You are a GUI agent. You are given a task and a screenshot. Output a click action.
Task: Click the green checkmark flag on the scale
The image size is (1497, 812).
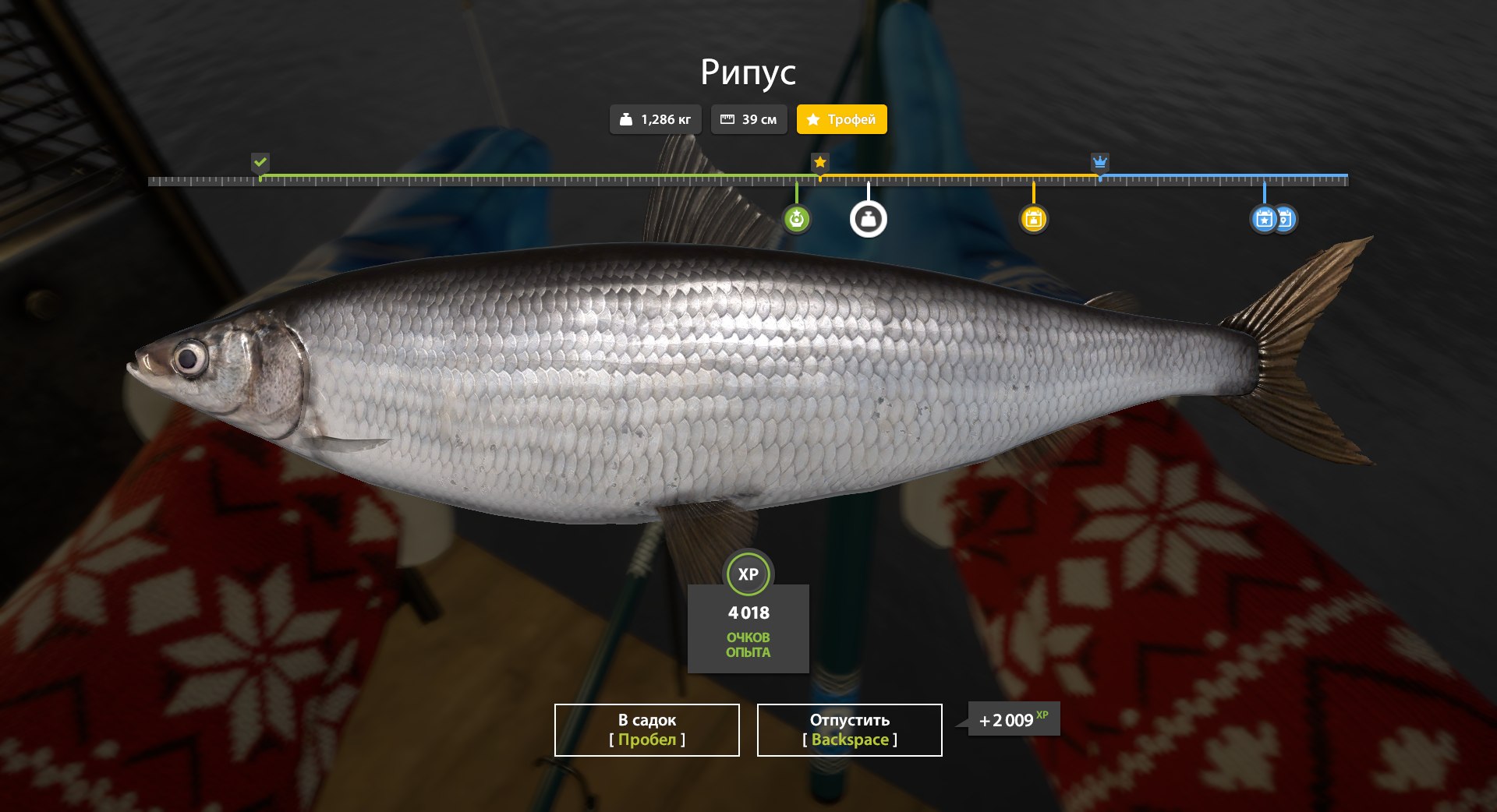pos(260,162)
